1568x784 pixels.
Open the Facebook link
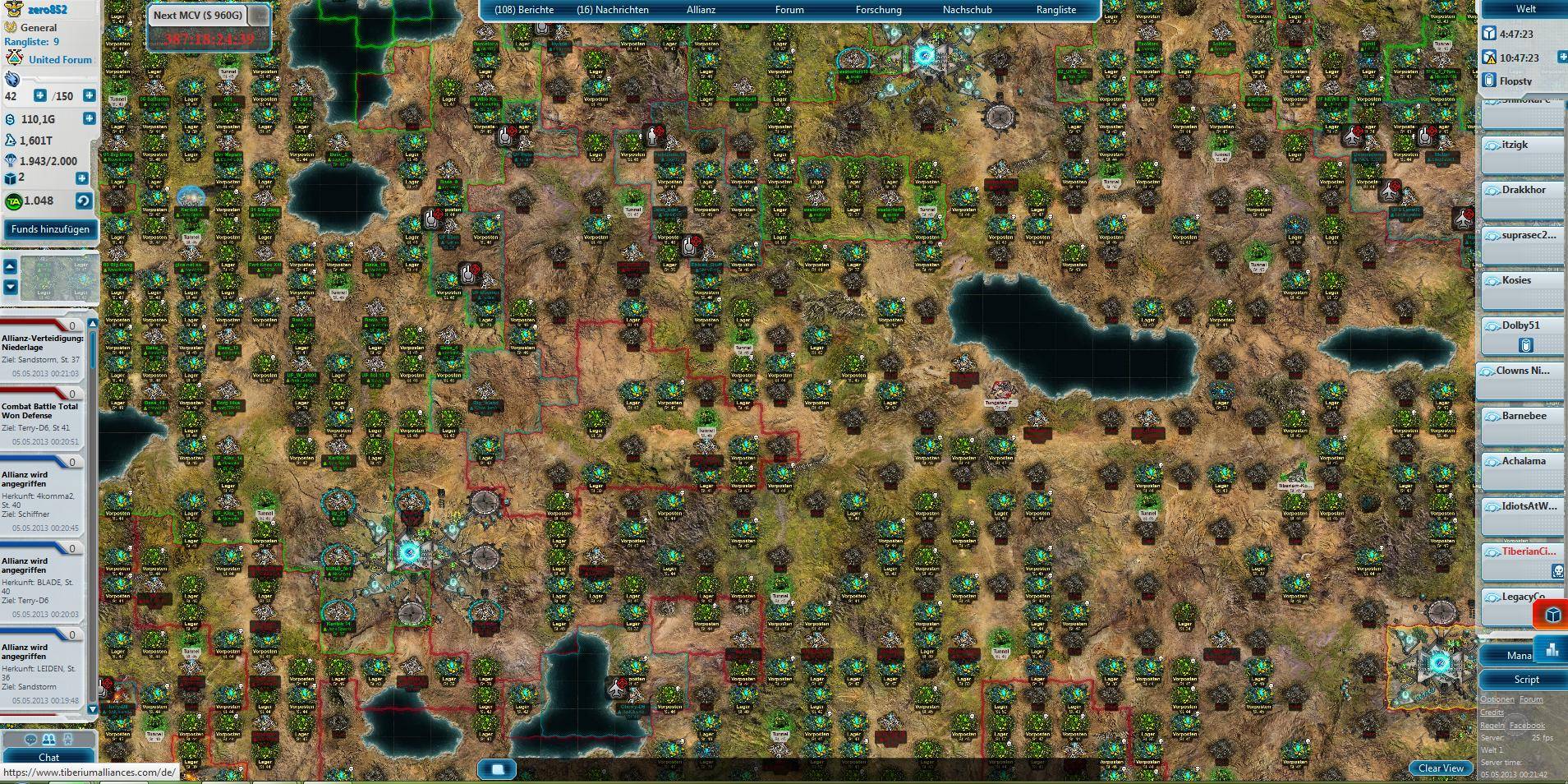(1527, 726)
